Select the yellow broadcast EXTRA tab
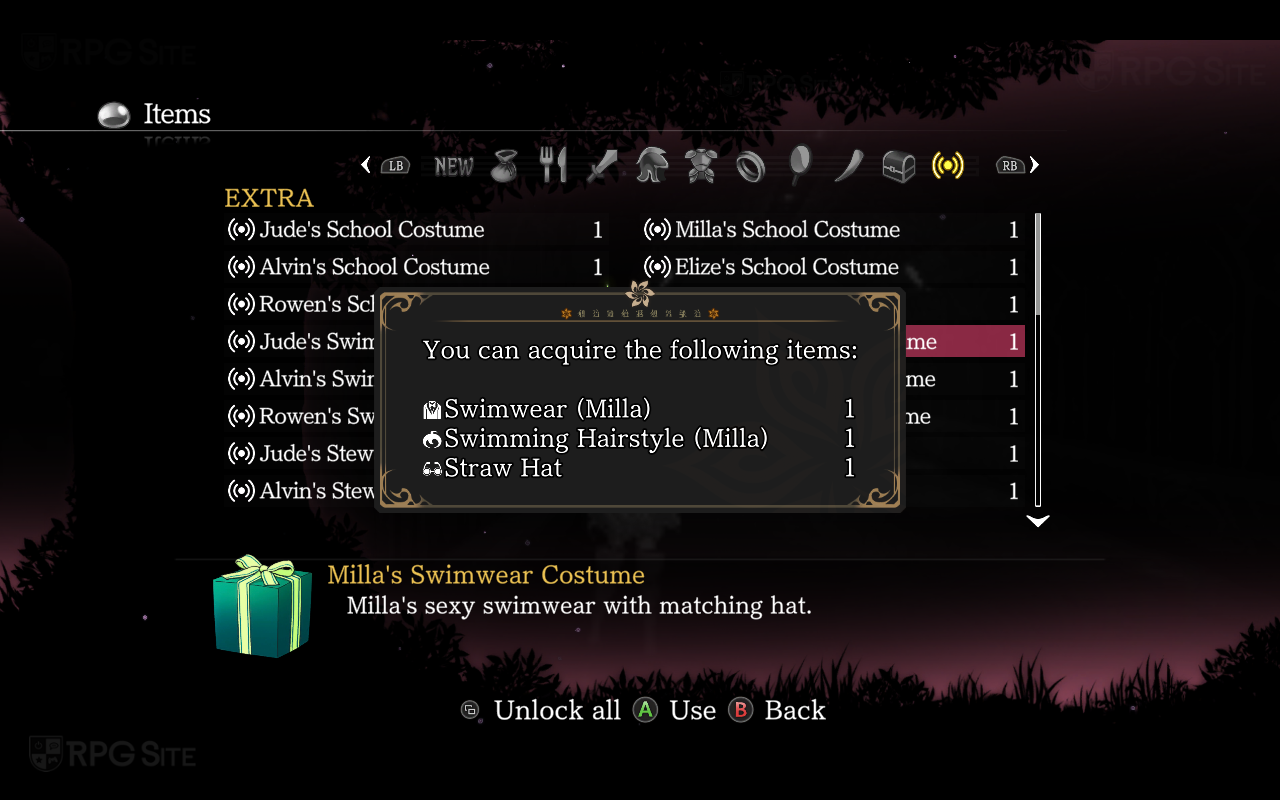This screenshot has height=800, width=1280. (x=947, y=166)
